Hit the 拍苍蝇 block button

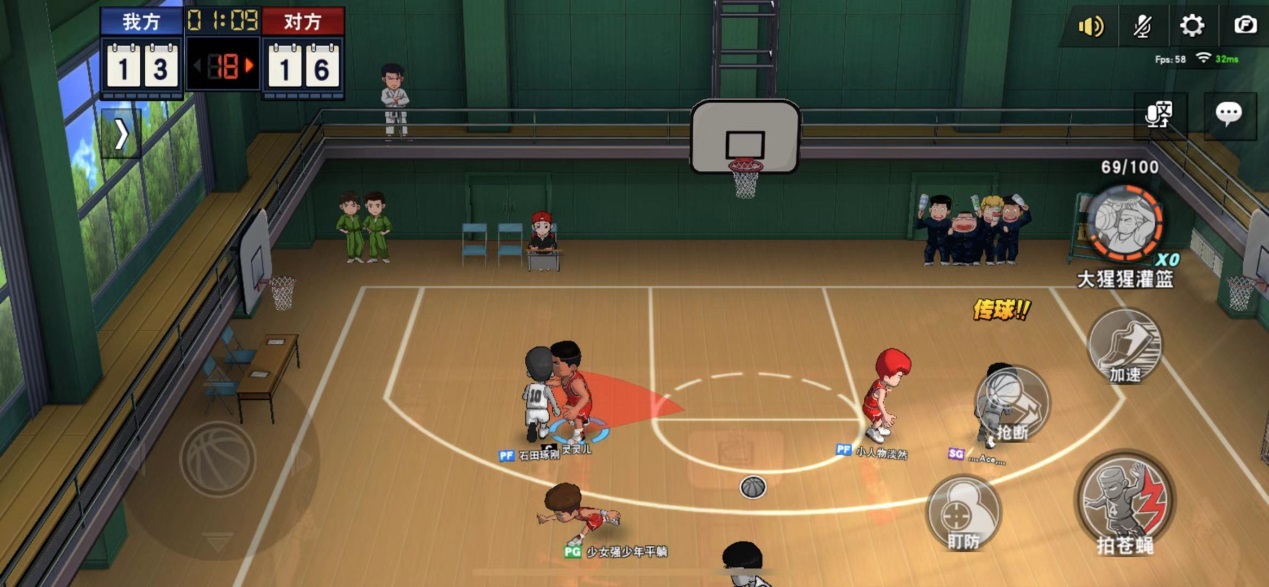point(1125,502)
